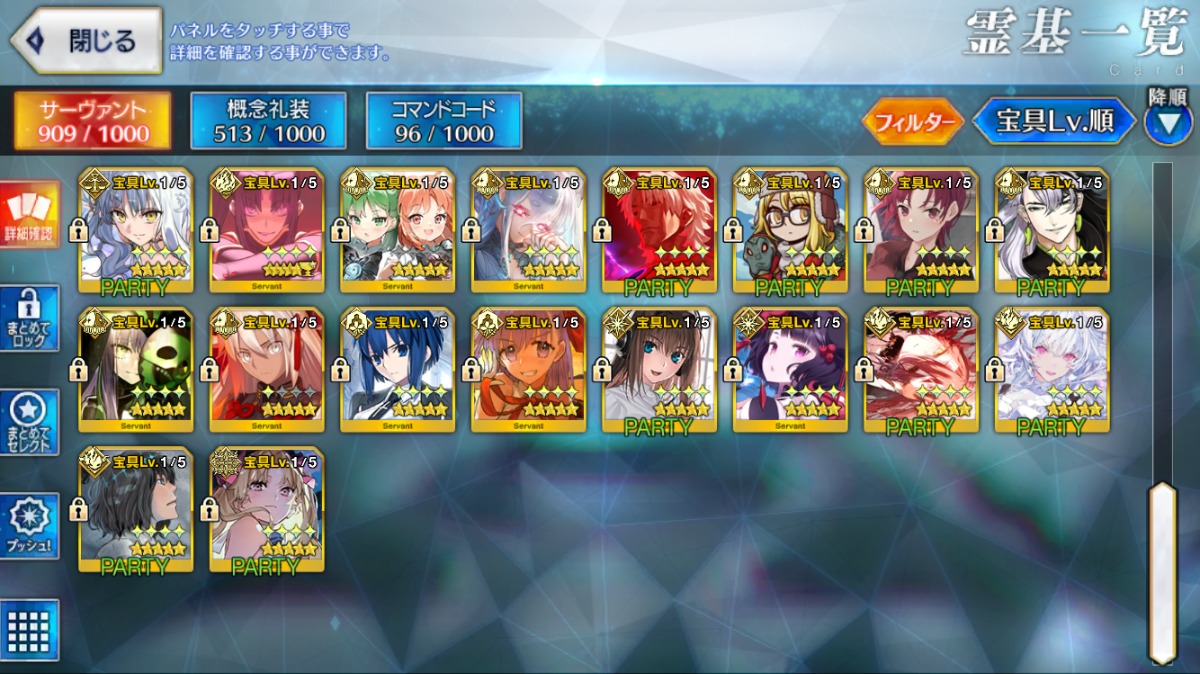Close the servant list with 閉じる button

click(86, 41)
